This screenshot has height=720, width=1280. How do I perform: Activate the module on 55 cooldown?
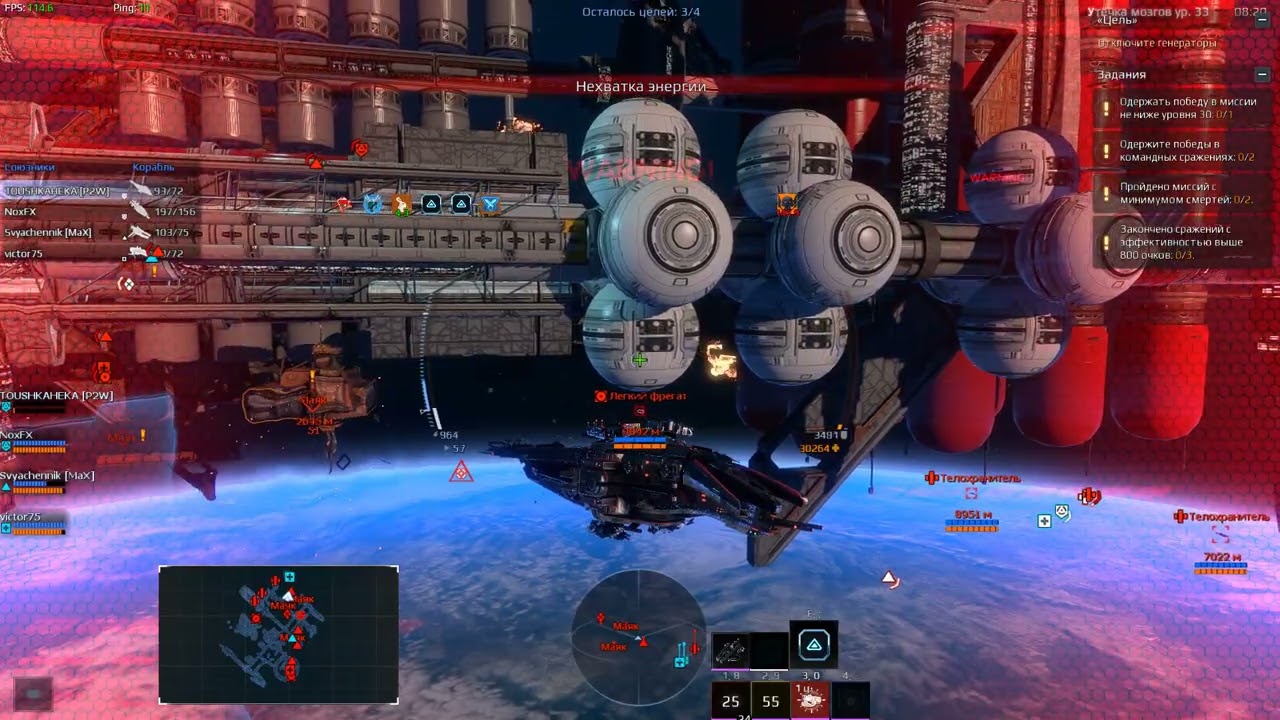tap(770, 701)
